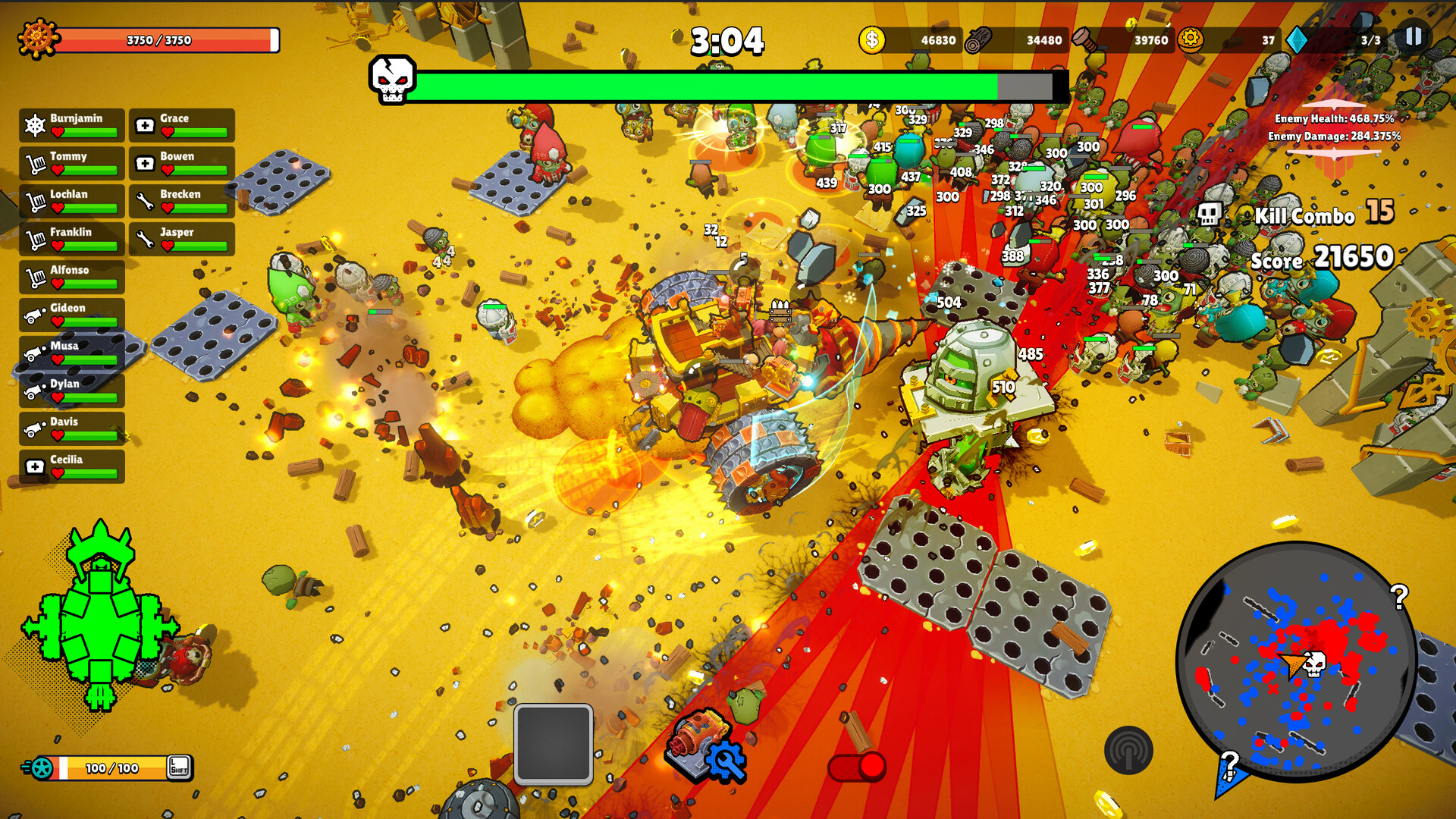Screen dimensions: 1456x819
Task: Click the wood log resource icon
Action: tap(978, 41)
